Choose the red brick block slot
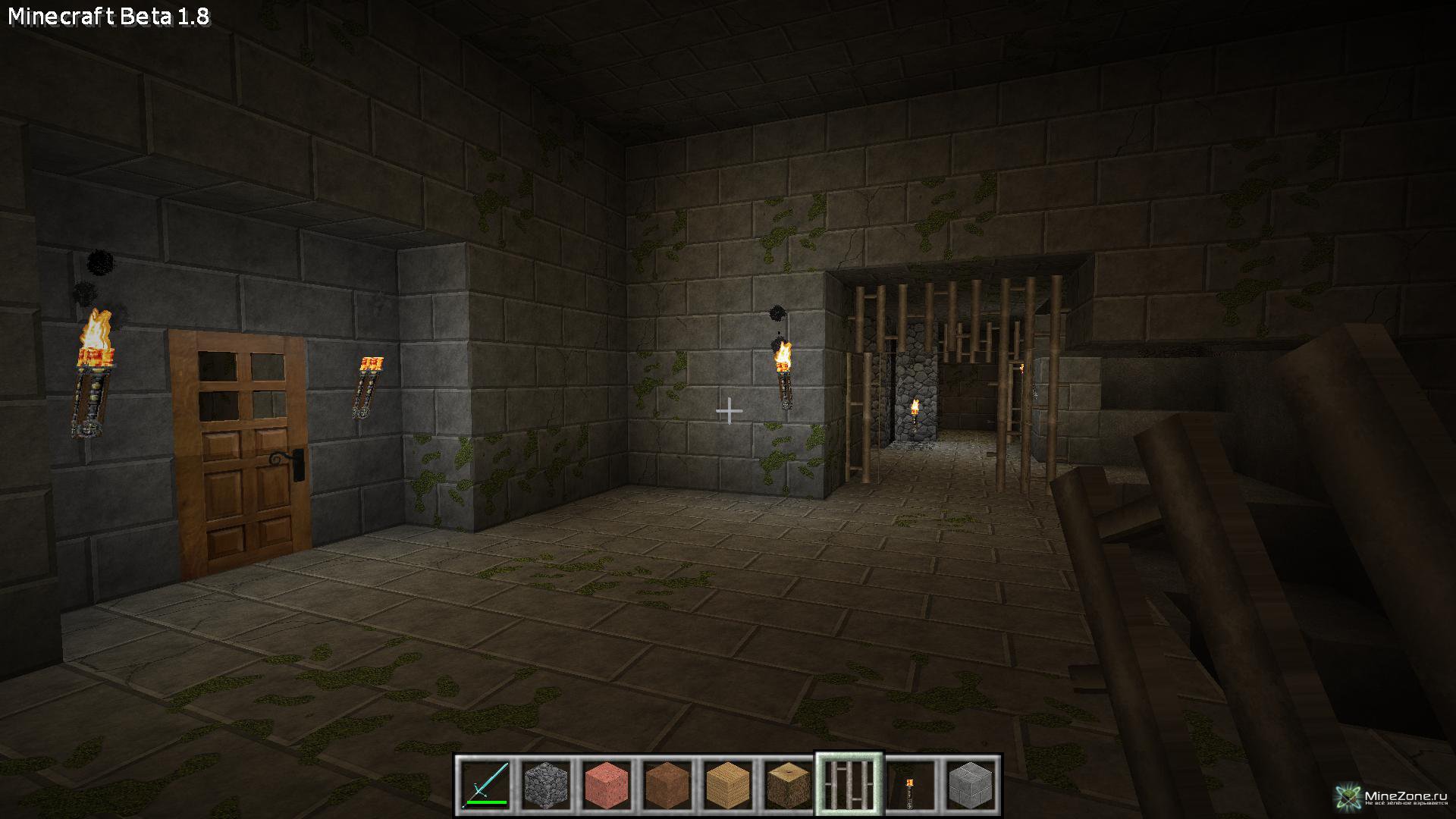The width and height of the screenshot is (1456, 819). (x=607, y=785)
